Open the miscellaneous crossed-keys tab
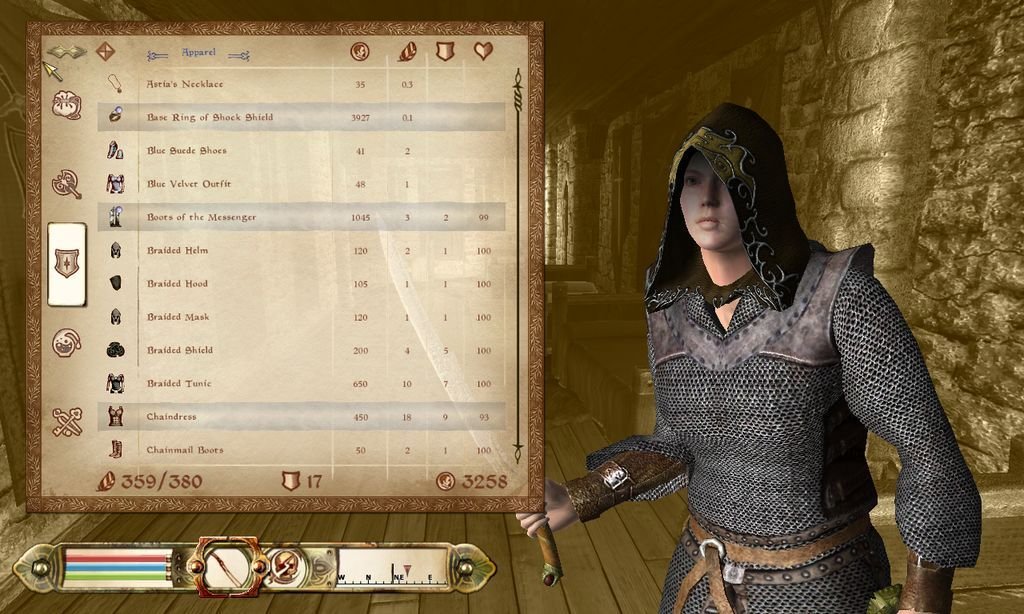1024x614 pixels. click(x=67, y=422)
